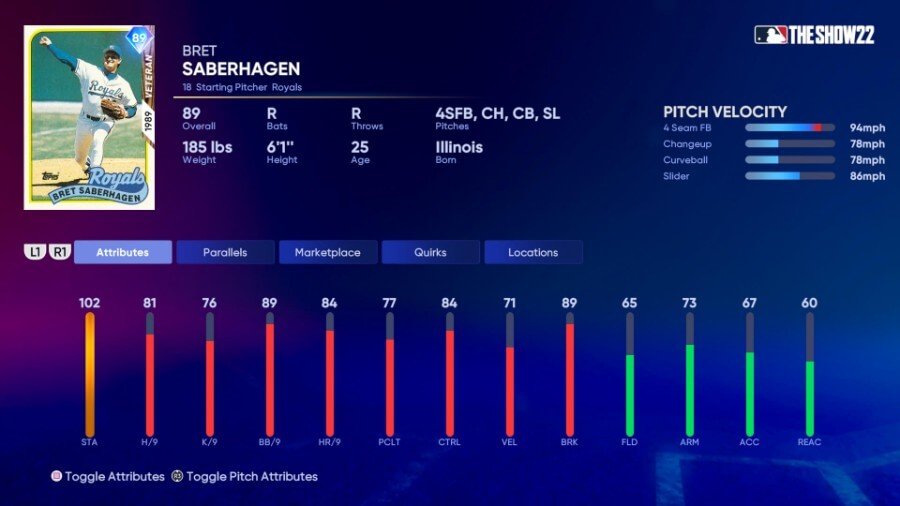Select the Bret Saberhagen player card
Image resolution: width=900 pixels, height=506 pixels.
(x=89, y=118)
